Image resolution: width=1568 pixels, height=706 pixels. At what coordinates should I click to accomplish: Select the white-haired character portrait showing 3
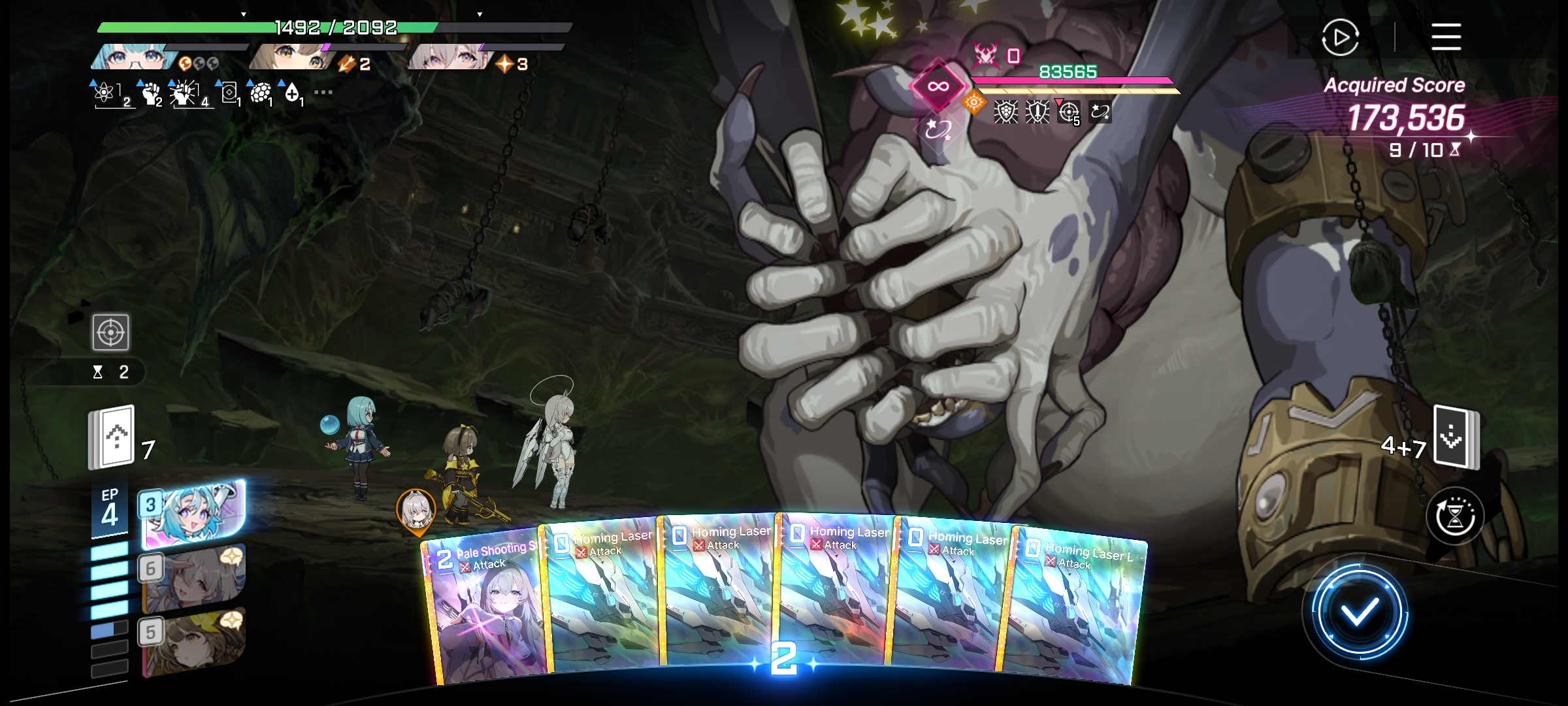pyautogui.click(x=448, y=58)
